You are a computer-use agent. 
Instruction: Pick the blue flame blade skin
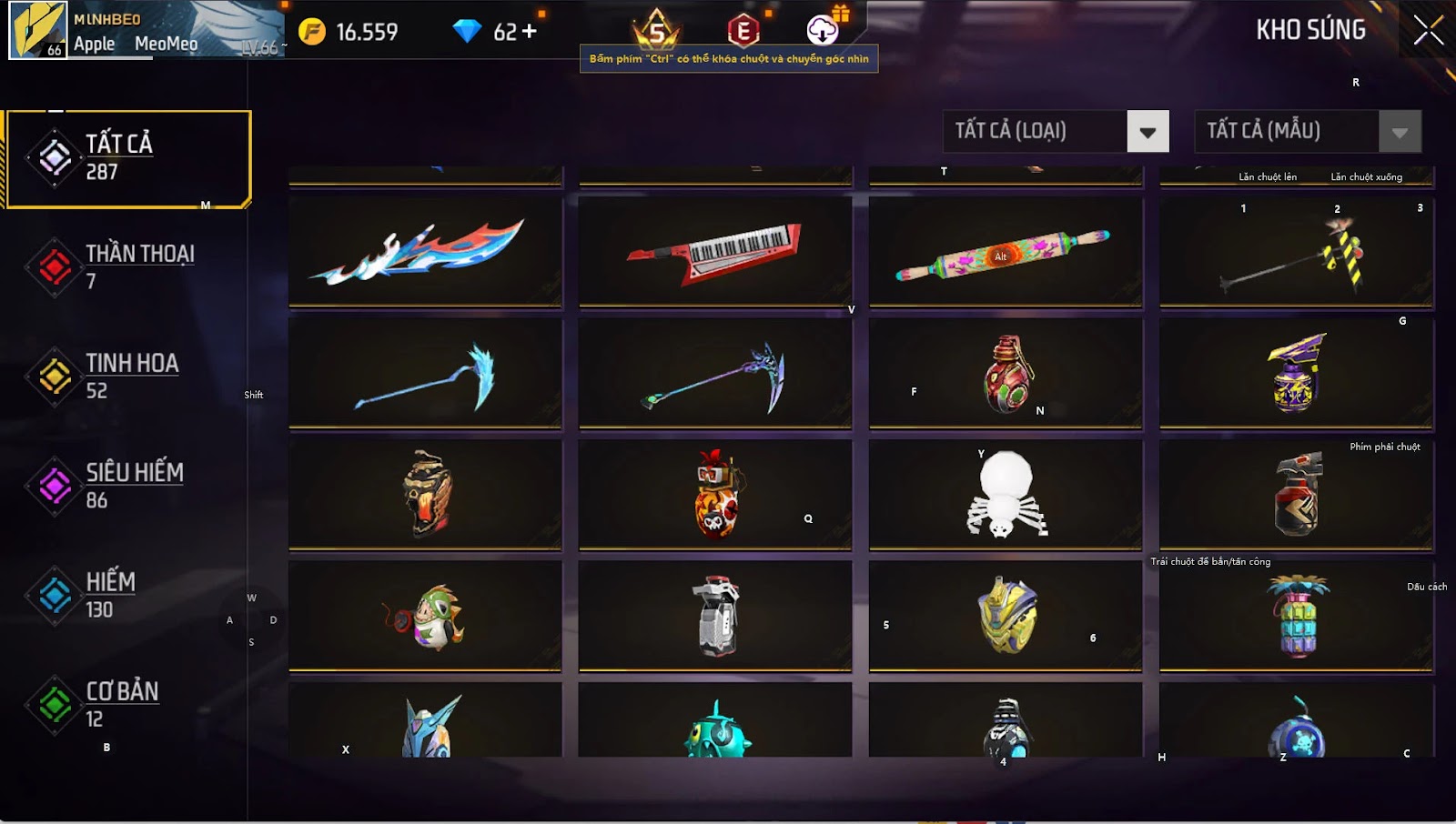(425, 252)
